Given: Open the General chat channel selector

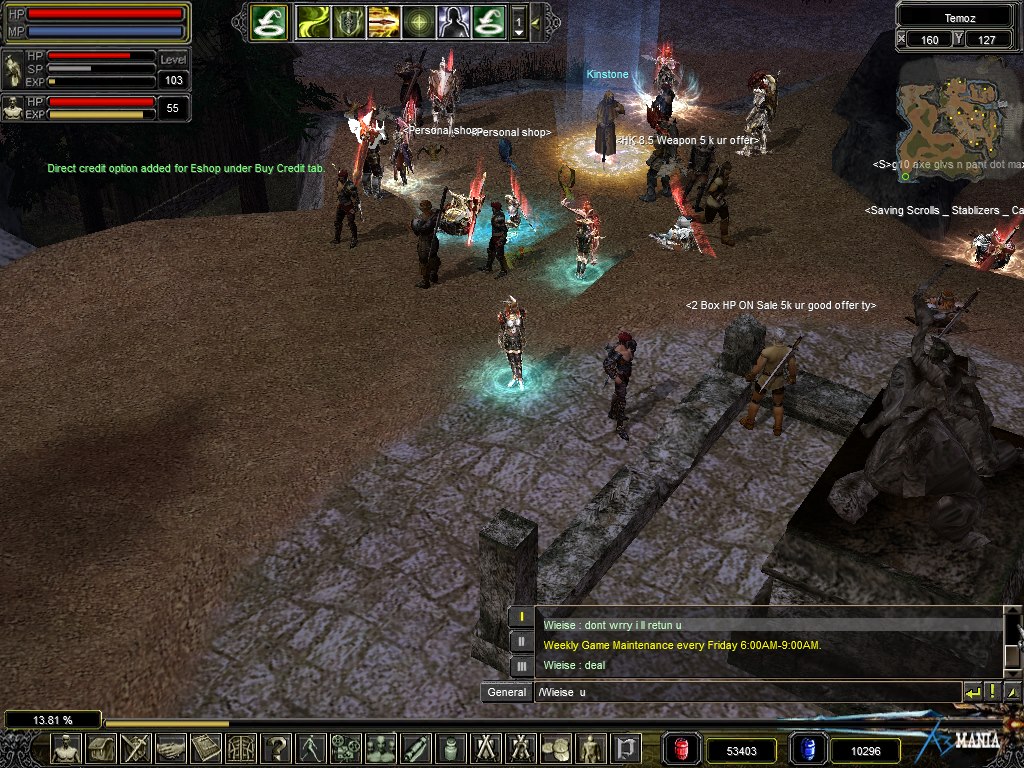Looking at the screenshot, I should point(506,692).
